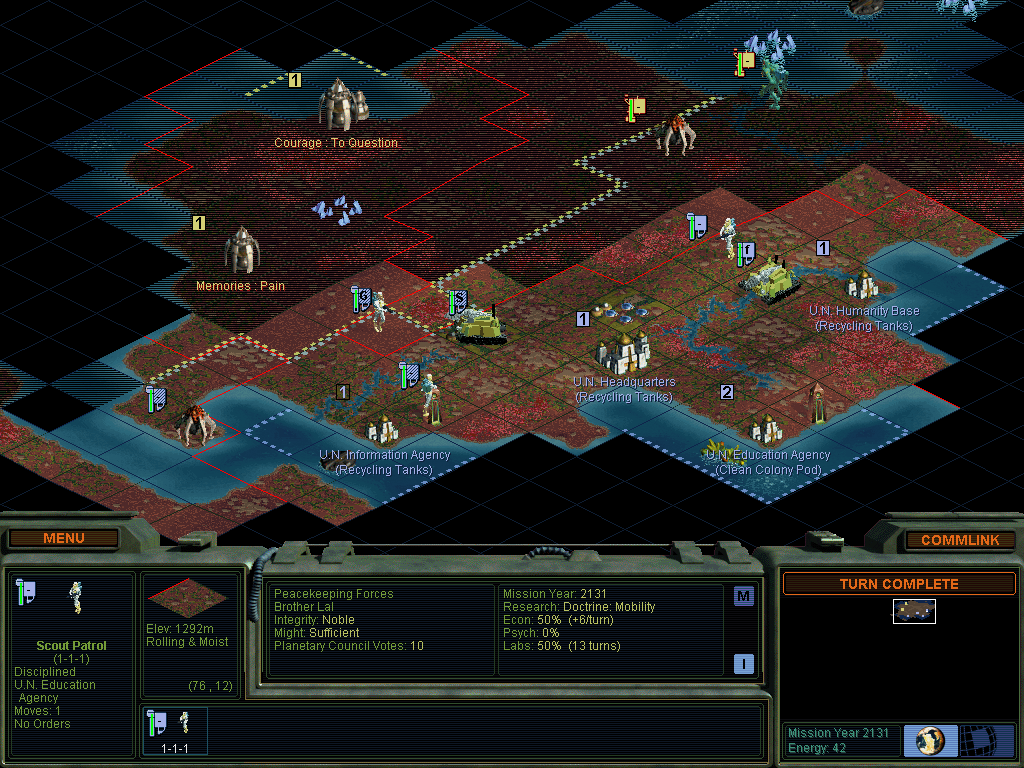This screenshot has width=1024, height=768.
Task: Open the U.N. Information Agency base
Action: [383, 430]
